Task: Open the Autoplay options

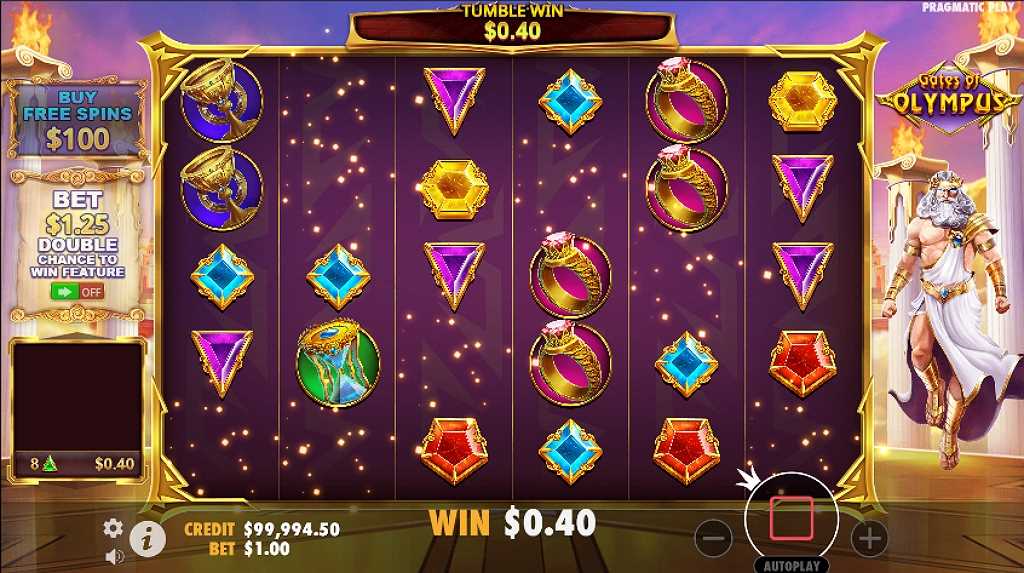Action: tap(791, 565)
